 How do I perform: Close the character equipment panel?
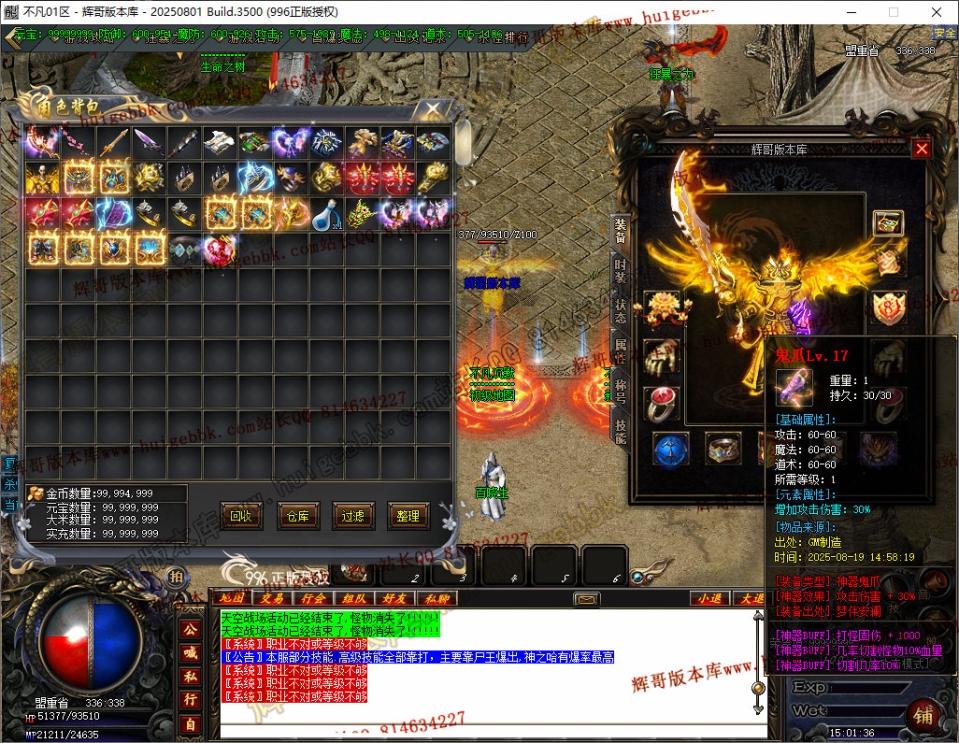pos(922,149)
